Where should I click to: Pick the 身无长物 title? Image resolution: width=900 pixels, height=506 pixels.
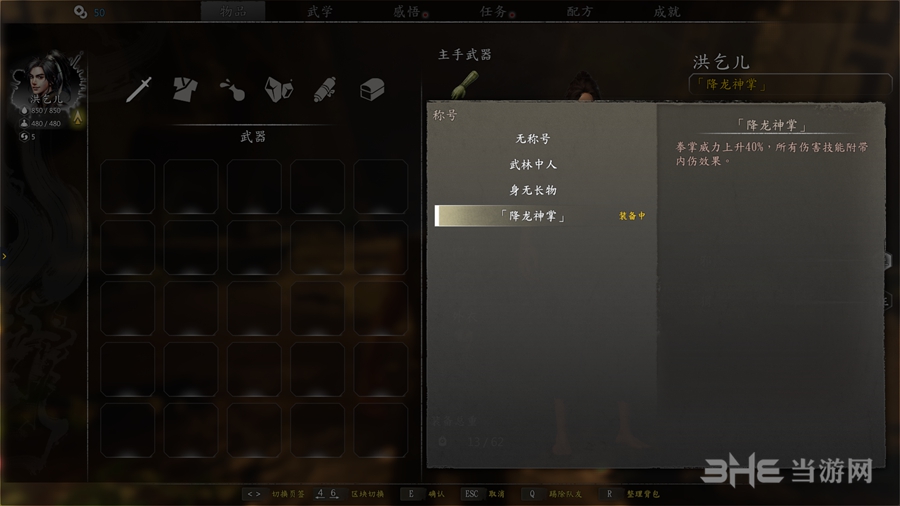pyautogui.click(x=533, y=190)
